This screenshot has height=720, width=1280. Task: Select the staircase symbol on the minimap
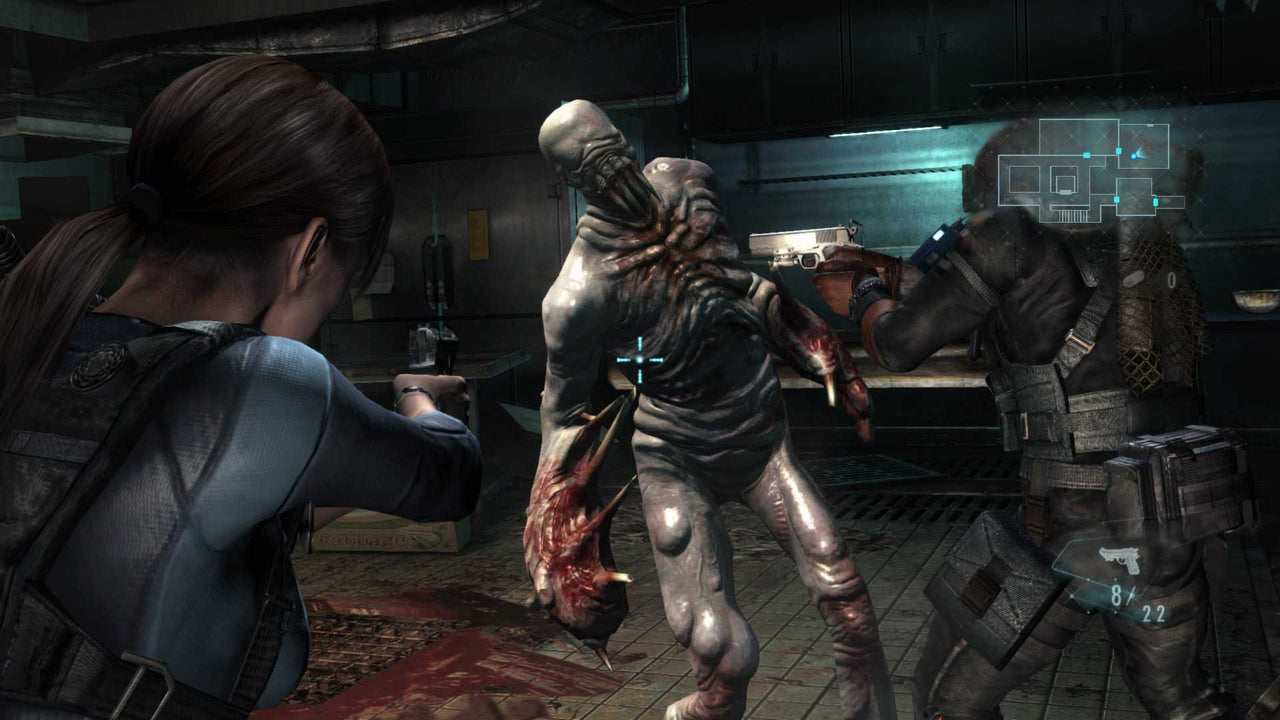[x=1073, y=215]
